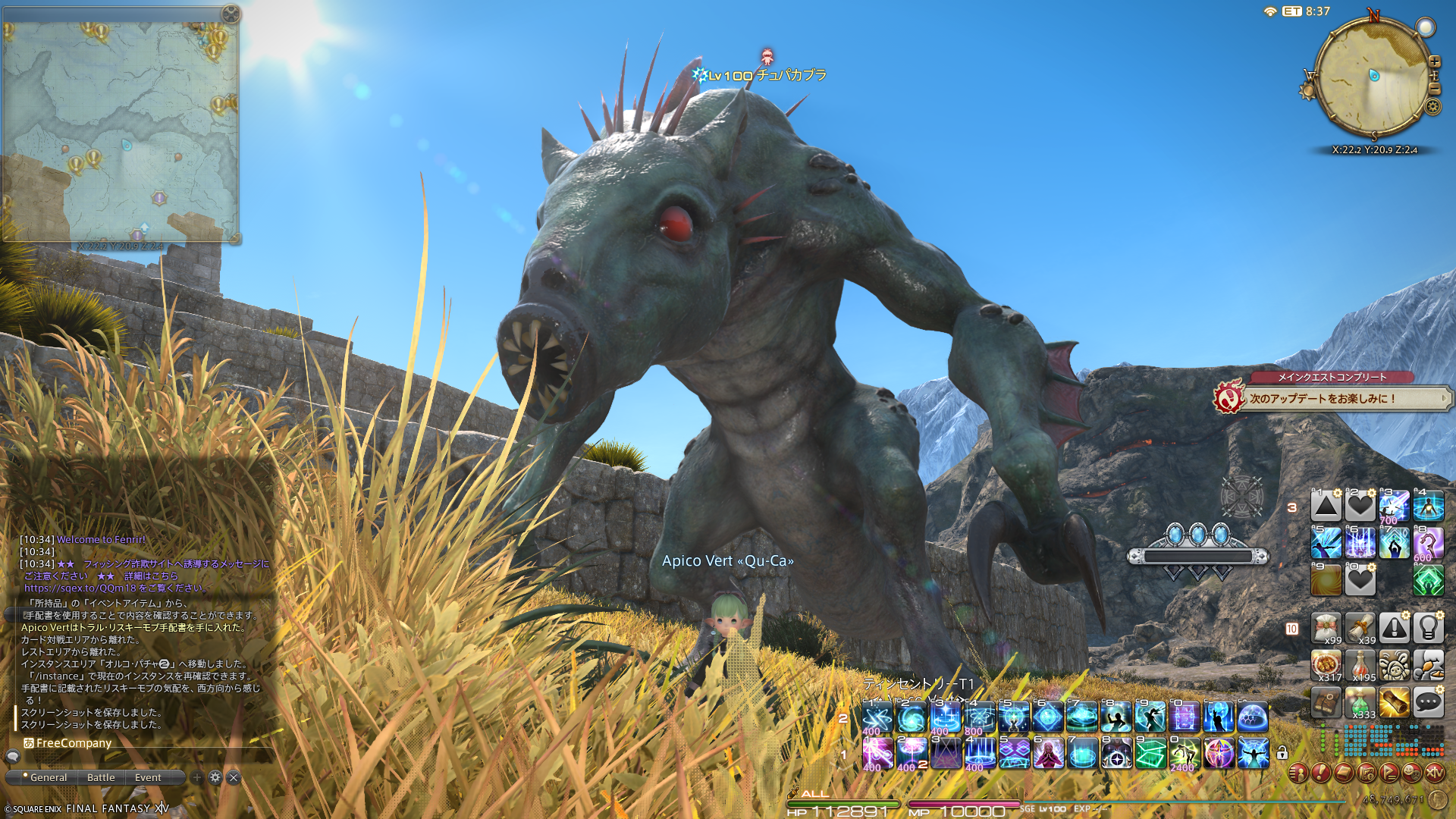
Task: Eat the food dish item x317
Action: coord(1326,666)
